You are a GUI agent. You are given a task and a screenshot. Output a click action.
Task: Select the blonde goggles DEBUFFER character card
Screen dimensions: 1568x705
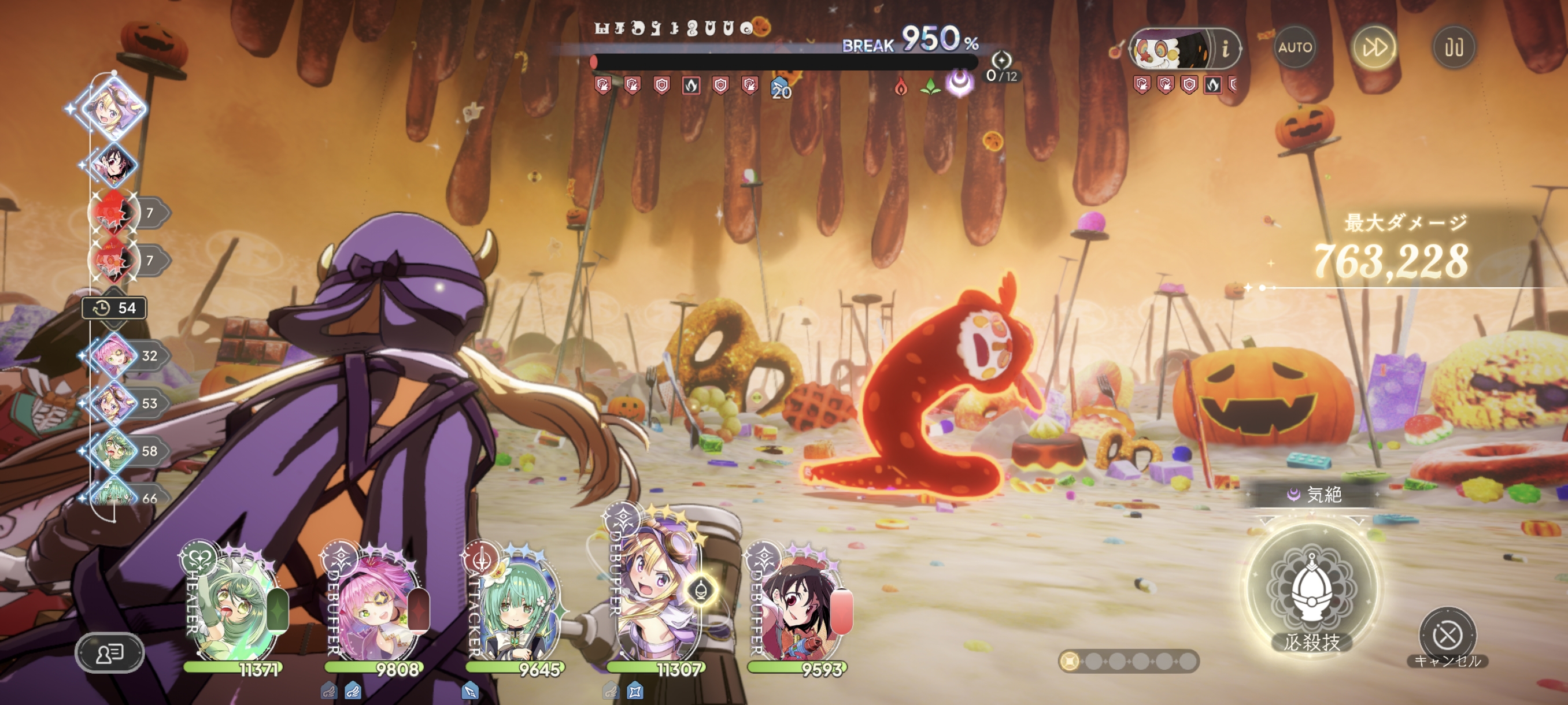click(x=657, y=593)
